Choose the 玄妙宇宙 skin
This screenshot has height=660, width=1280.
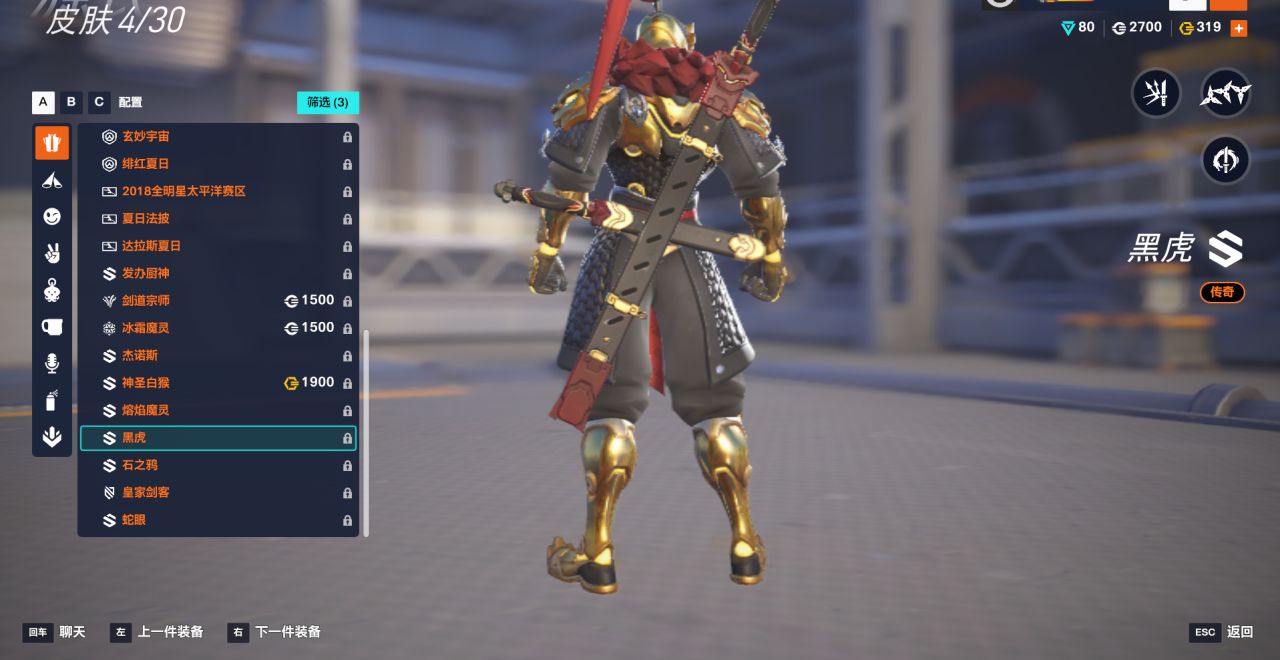[218, 136]
